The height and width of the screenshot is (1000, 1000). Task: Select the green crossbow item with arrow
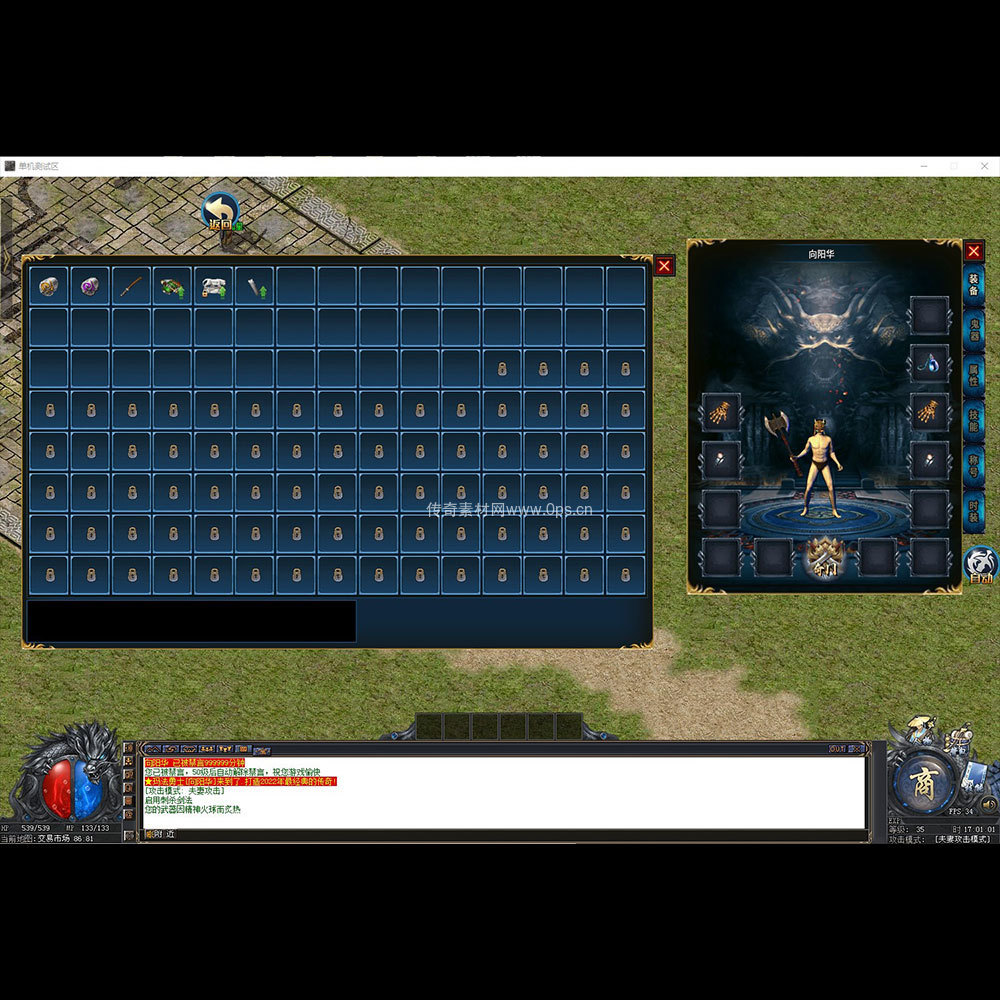tap(172, 286)
